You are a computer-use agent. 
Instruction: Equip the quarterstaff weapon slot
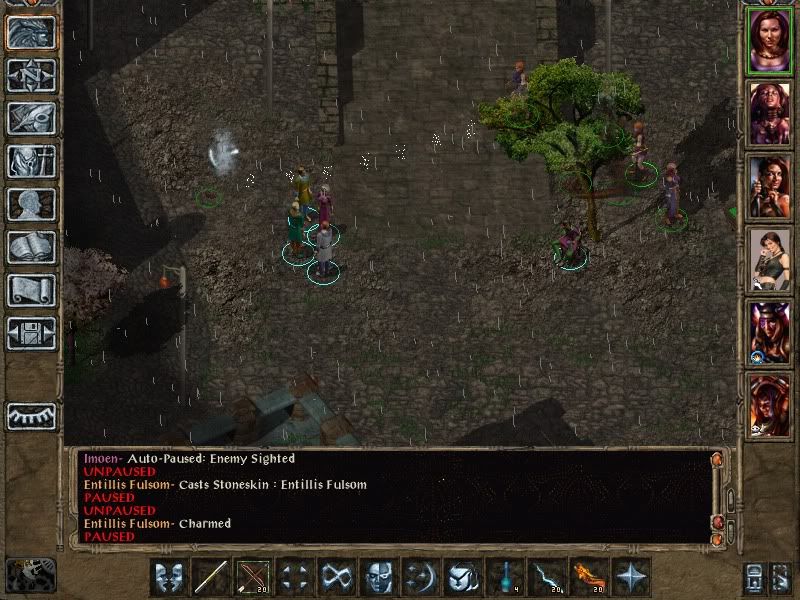(x=211, y=577)
